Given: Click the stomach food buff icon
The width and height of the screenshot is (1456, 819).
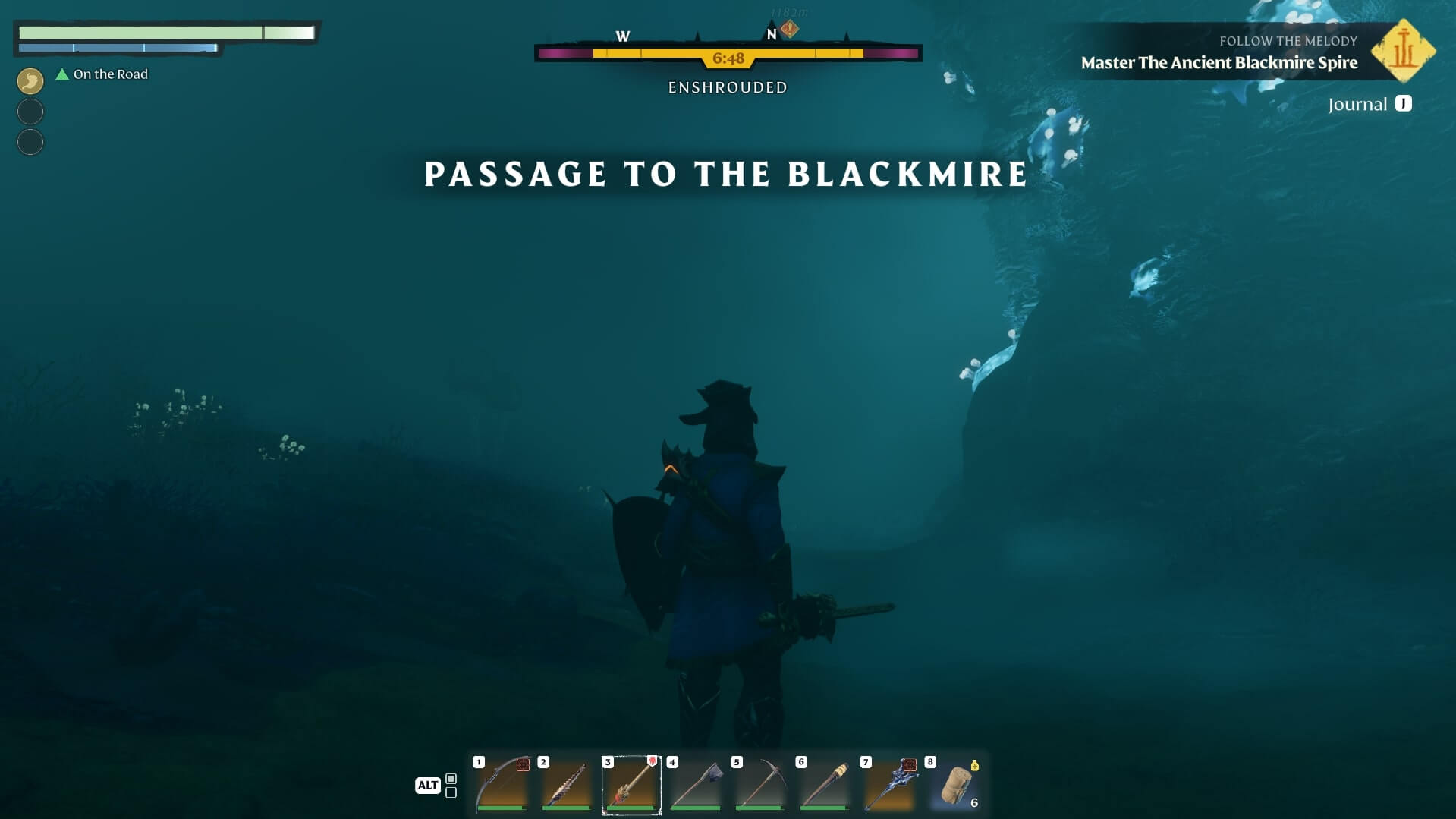Looking at the screenshot, I should click(x=30, y=80).
